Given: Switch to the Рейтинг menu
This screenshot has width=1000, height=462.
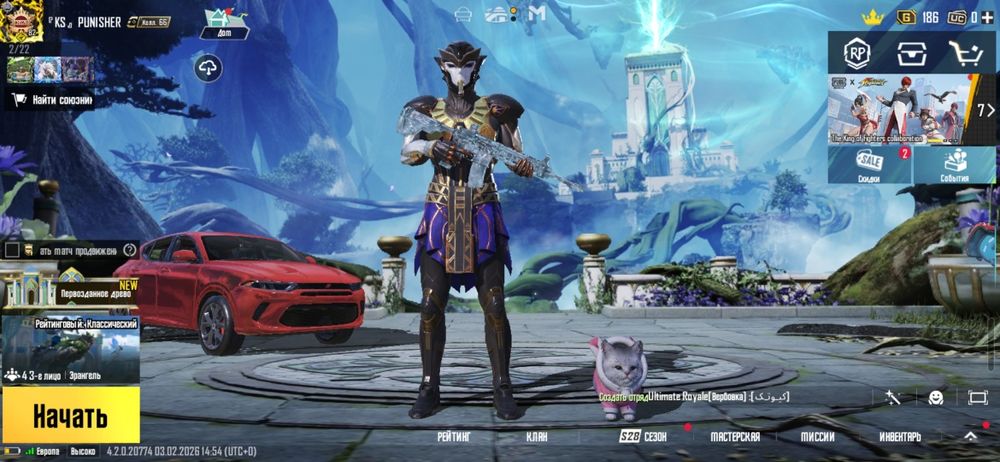Looking at the screenshot, I should pos(453,437).
